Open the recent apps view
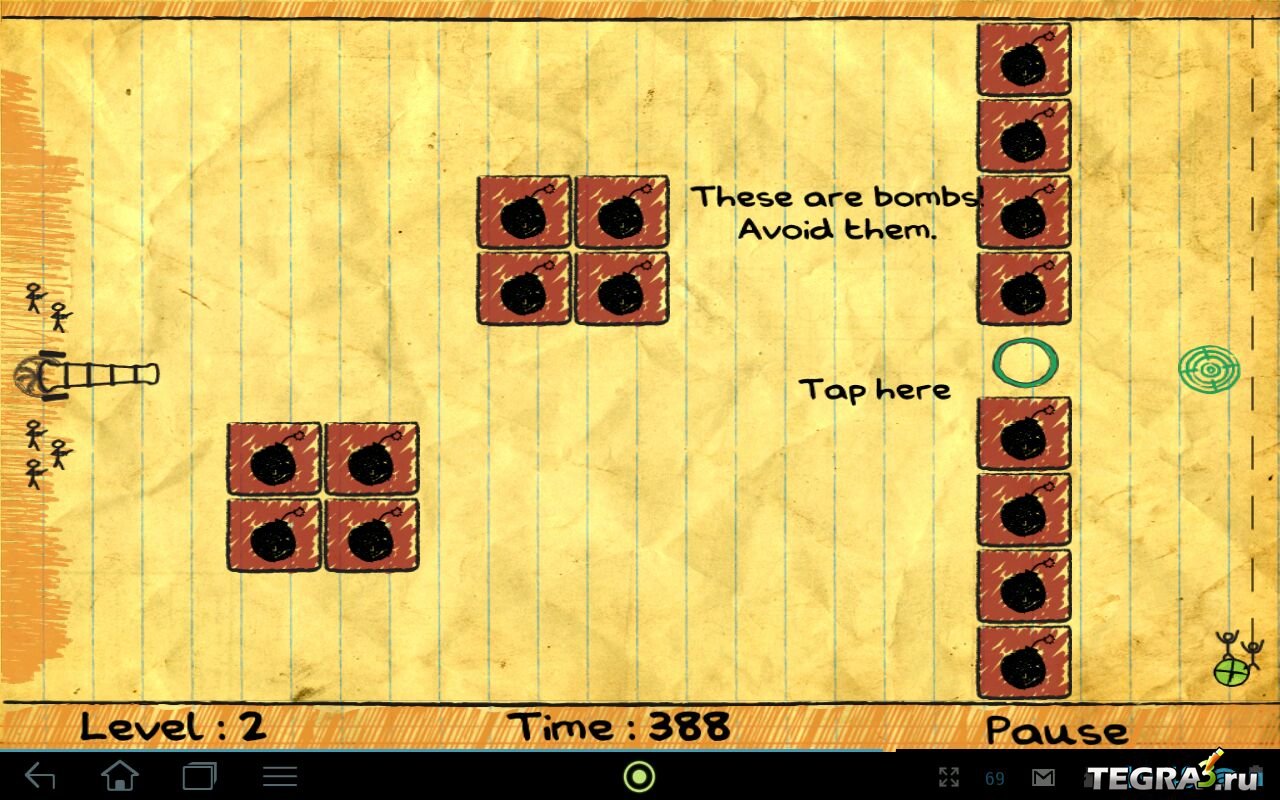This screenshot has width=1280, height=800. click(x=200, y=776)
